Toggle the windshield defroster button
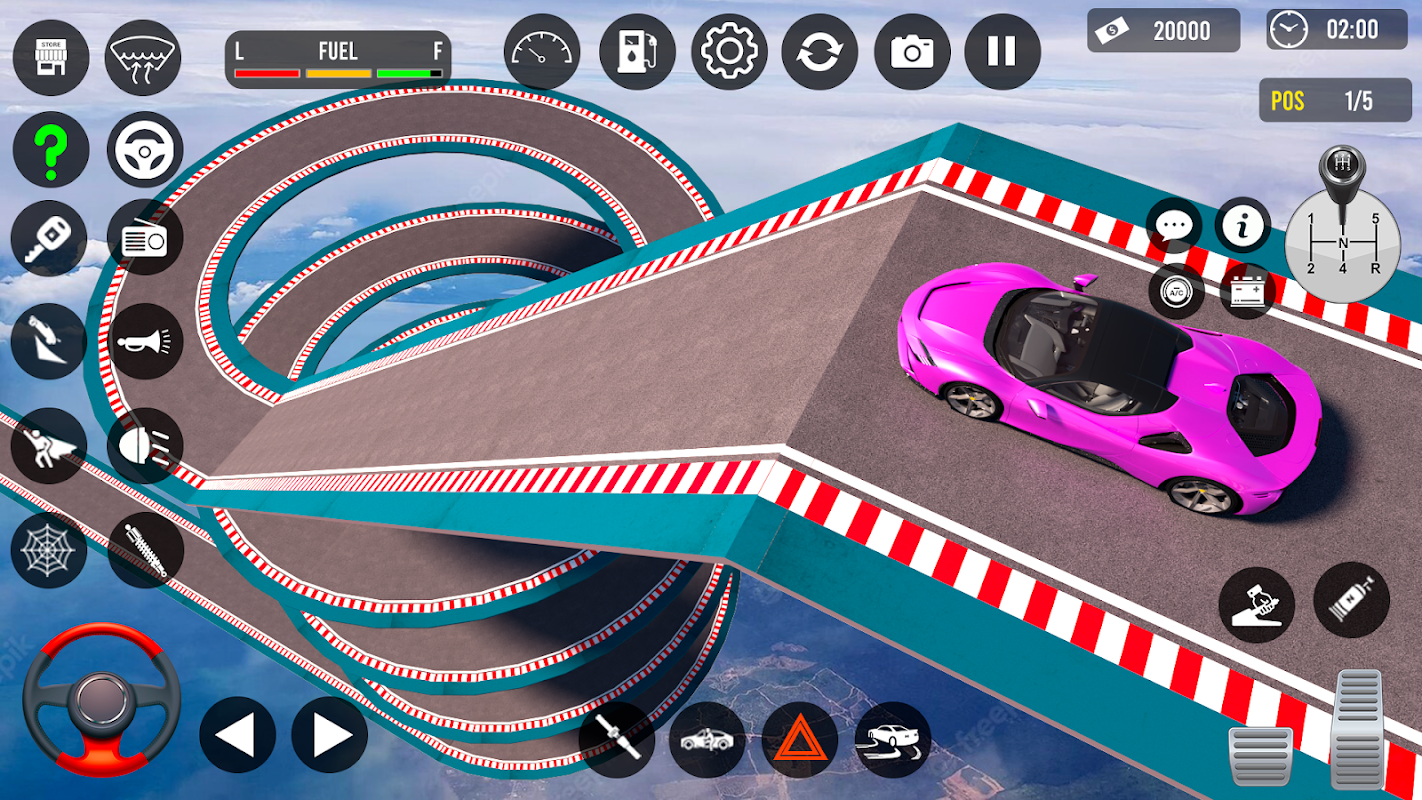 (143, 57)
